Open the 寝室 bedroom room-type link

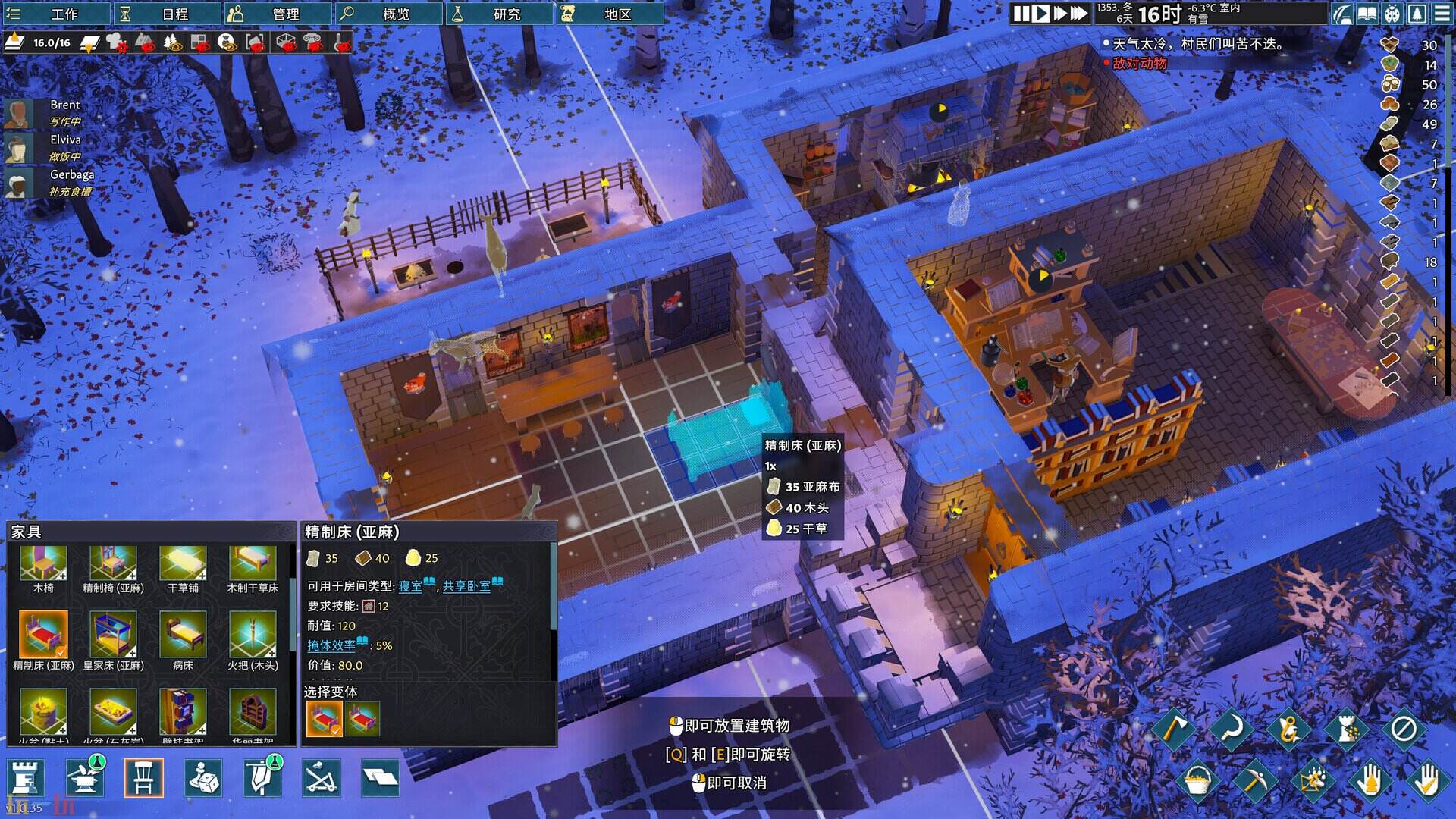click(410, 586)
